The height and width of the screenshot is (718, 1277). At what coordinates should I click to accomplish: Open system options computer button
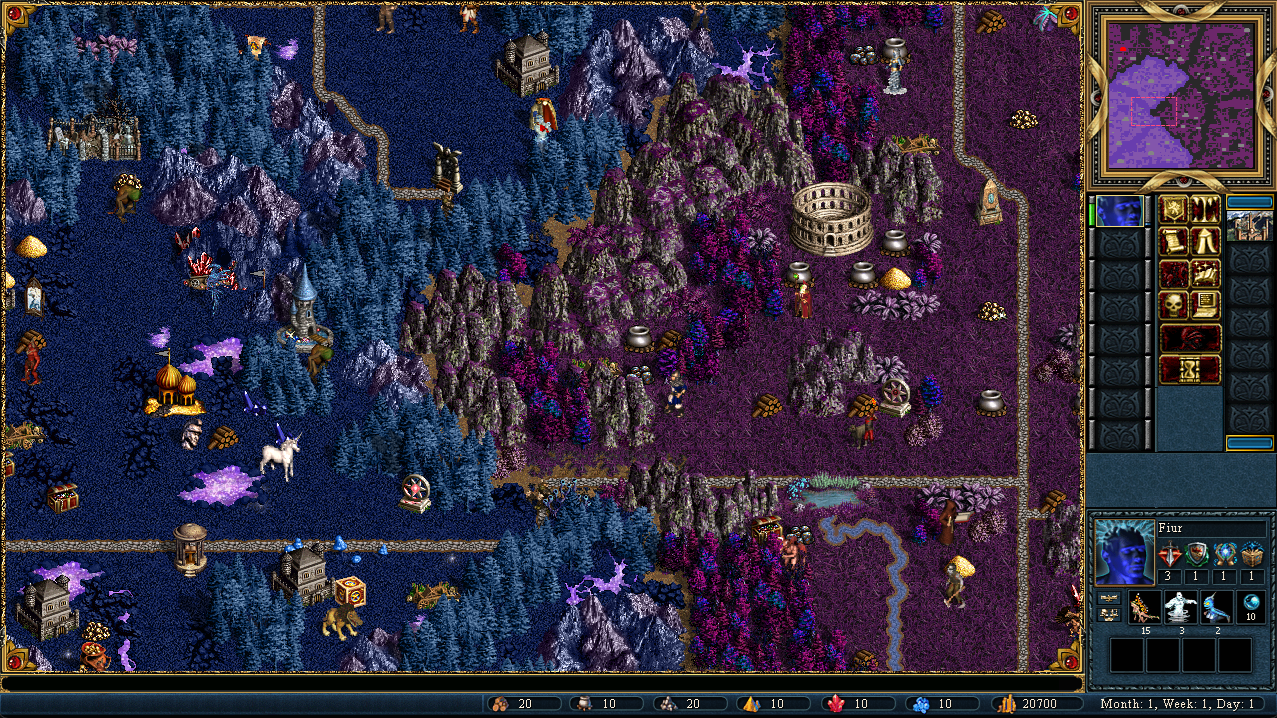click(x=1205, y=305)
